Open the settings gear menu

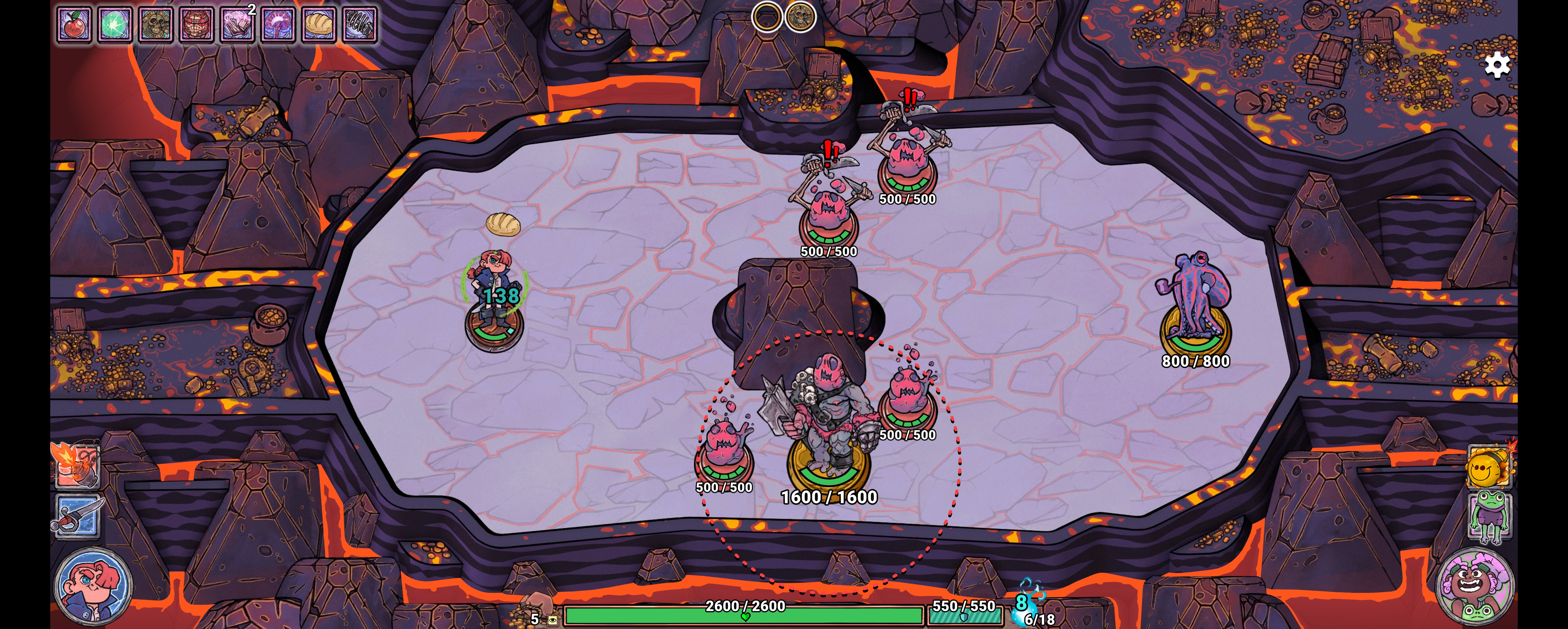[1497, 65]
